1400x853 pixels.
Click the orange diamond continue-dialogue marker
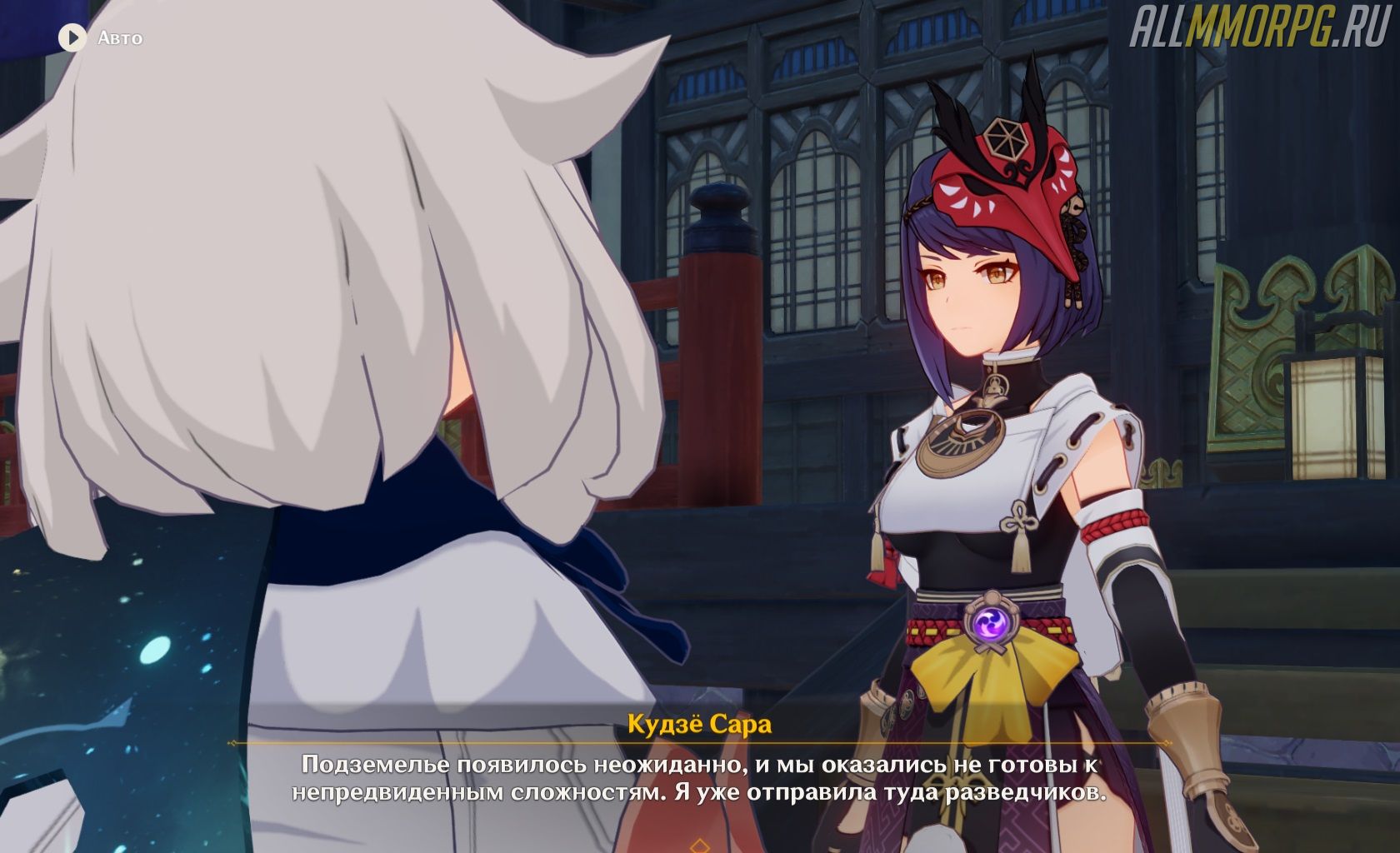point(700,846)
